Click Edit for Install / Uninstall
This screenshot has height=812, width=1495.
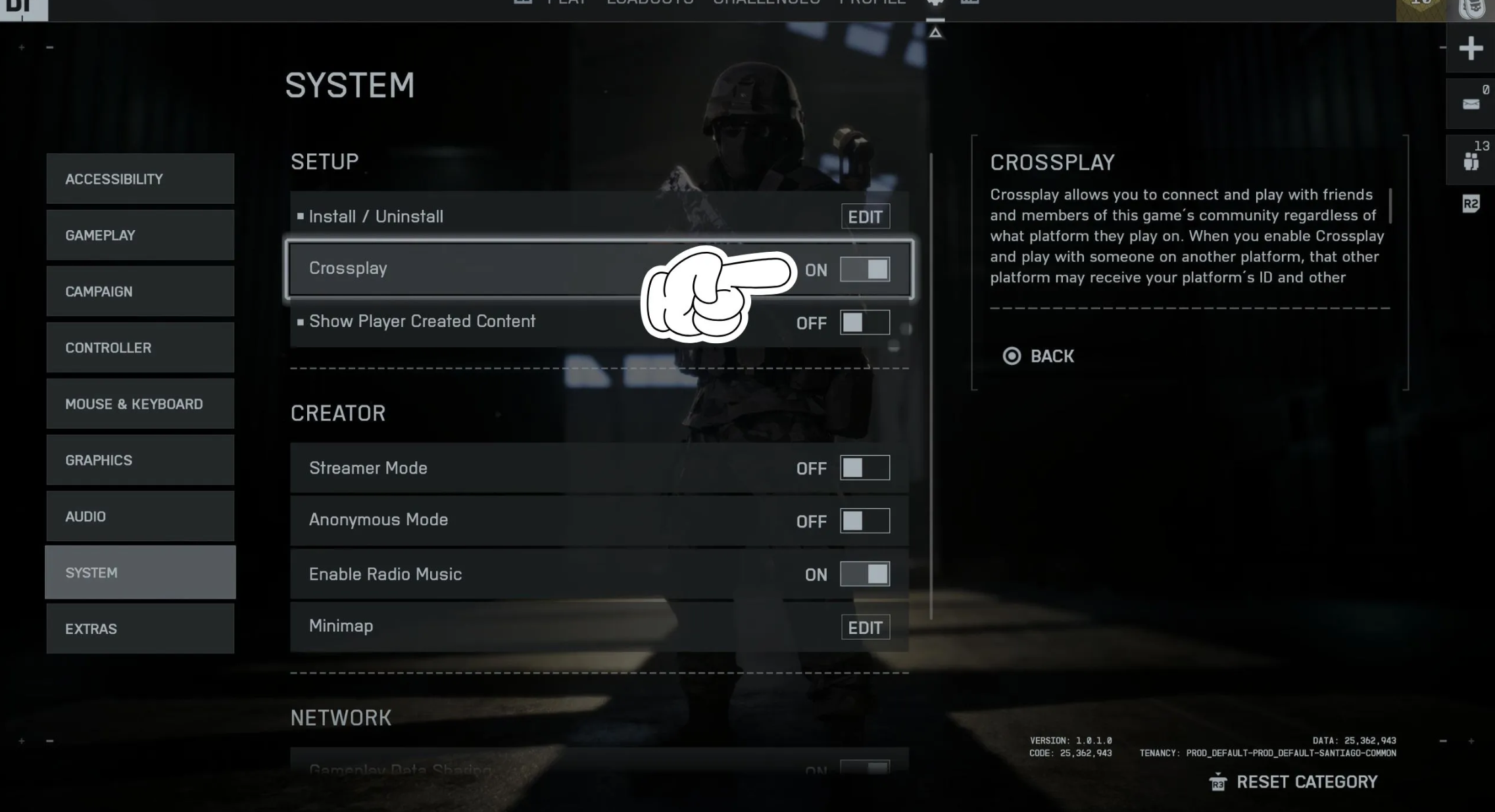[865, 217]
